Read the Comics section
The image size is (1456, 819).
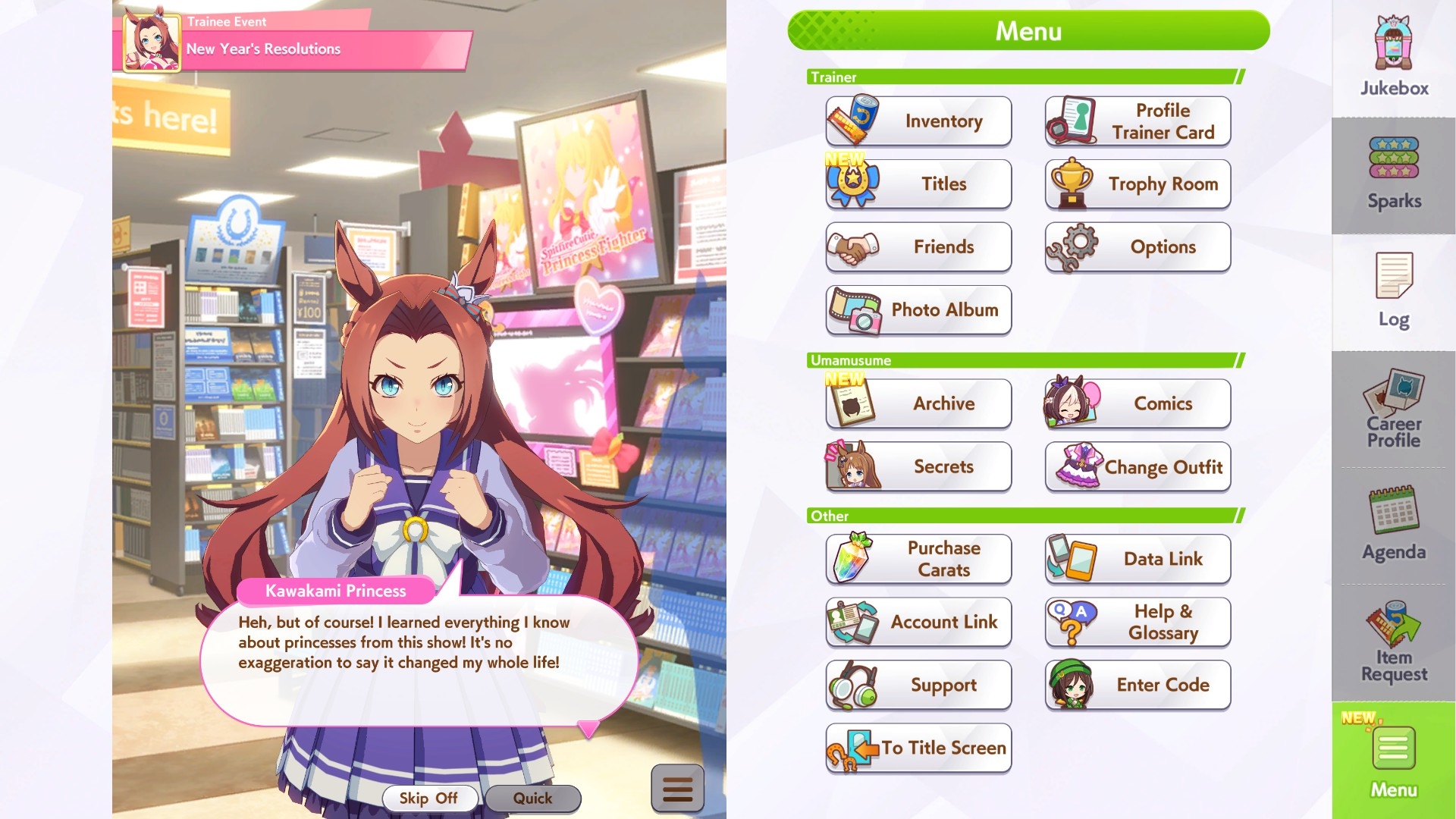1137,403
